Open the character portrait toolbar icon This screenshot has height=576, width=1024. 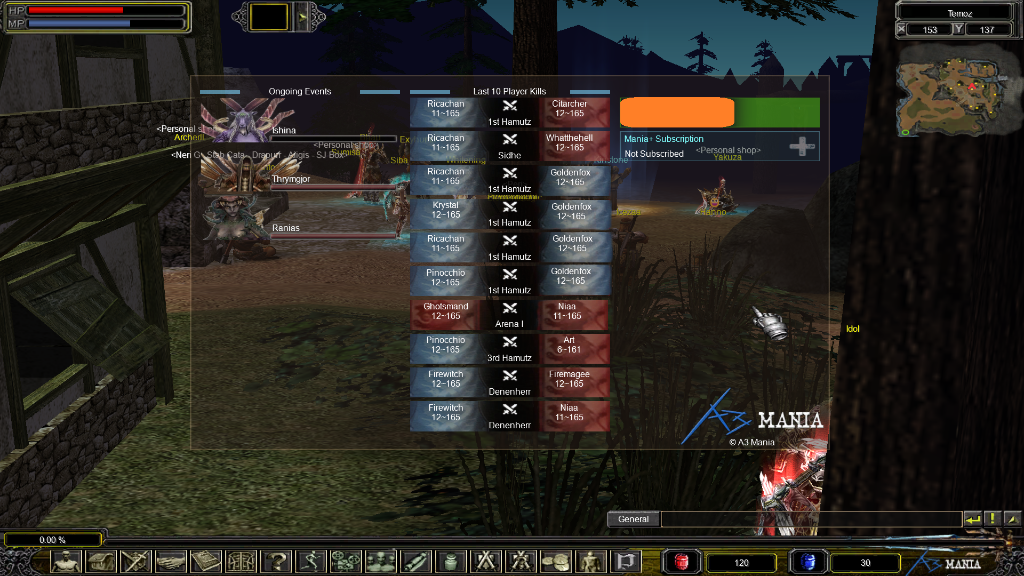pyautogui.click(x=67, y=561)
